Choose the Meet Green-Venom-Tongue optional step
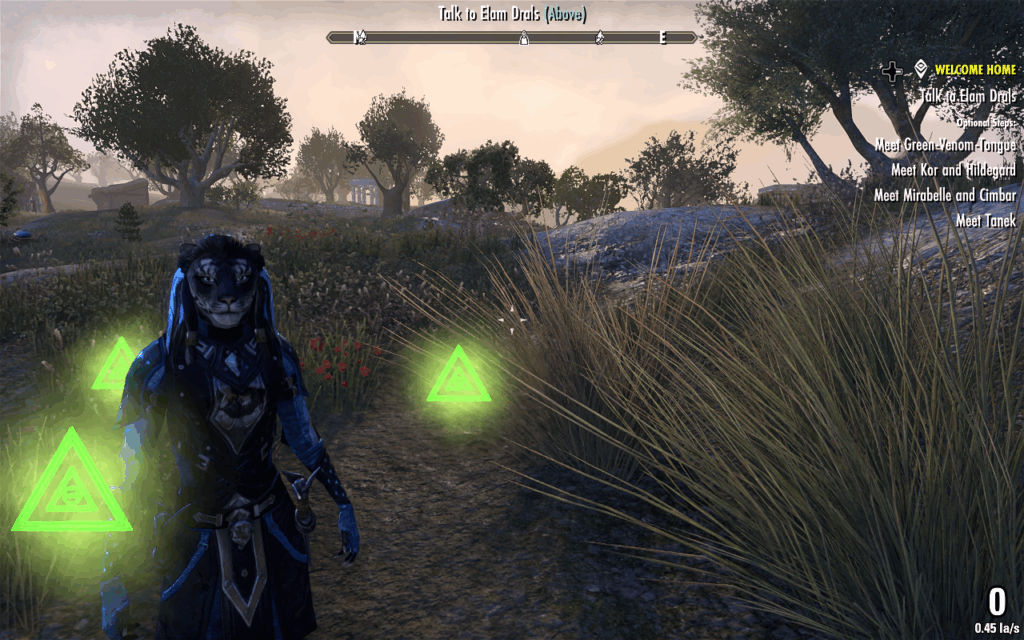1024x640 pixels. pyautogui.click(x=945, y=145)
